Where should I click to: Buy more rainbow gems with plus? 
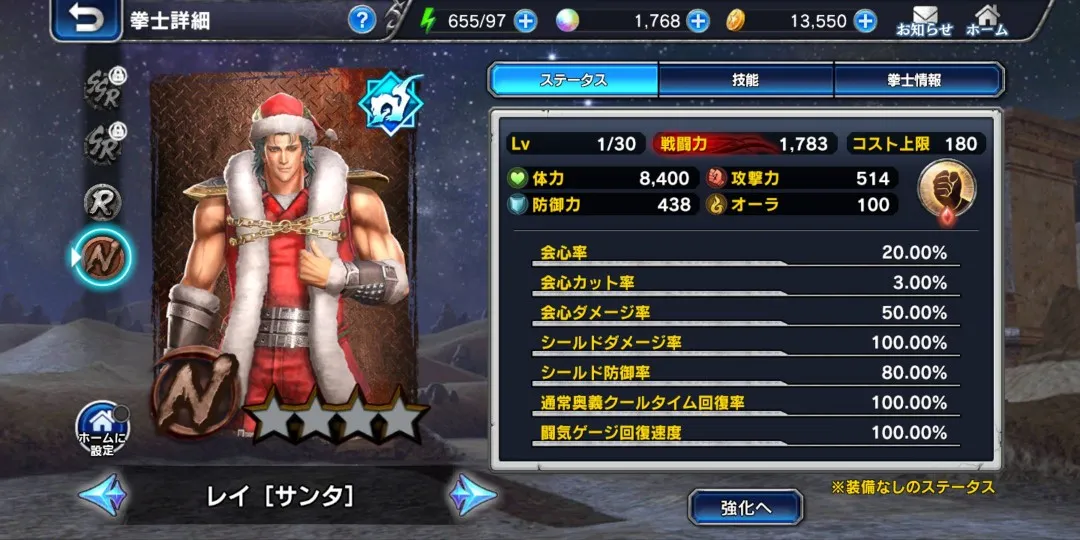pyautogui.click(x=697, y=21)
